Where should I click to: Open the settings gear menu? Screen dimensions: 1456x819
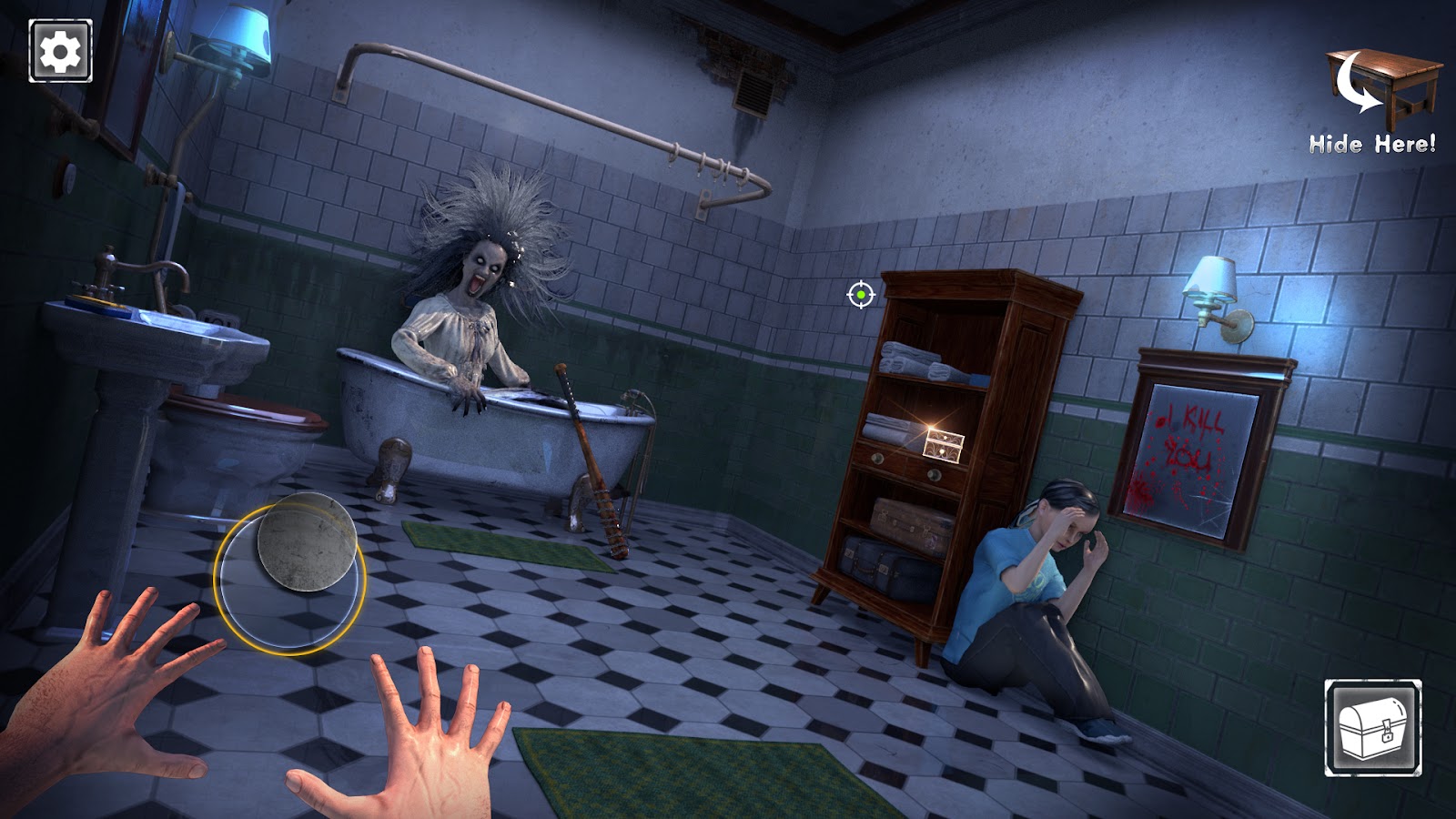click(60, 51)
